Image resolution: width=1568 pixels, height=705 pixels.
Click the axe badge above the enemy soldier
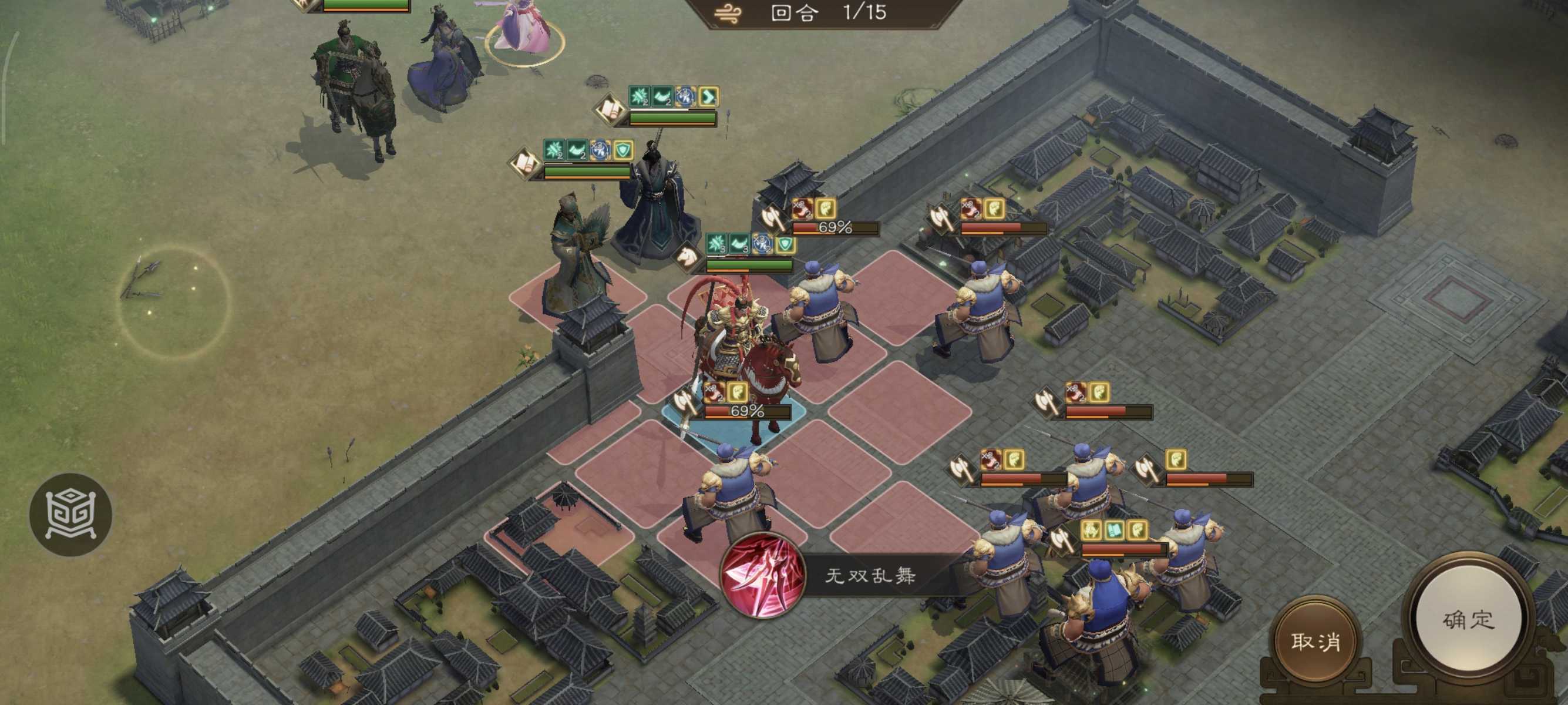770,218
